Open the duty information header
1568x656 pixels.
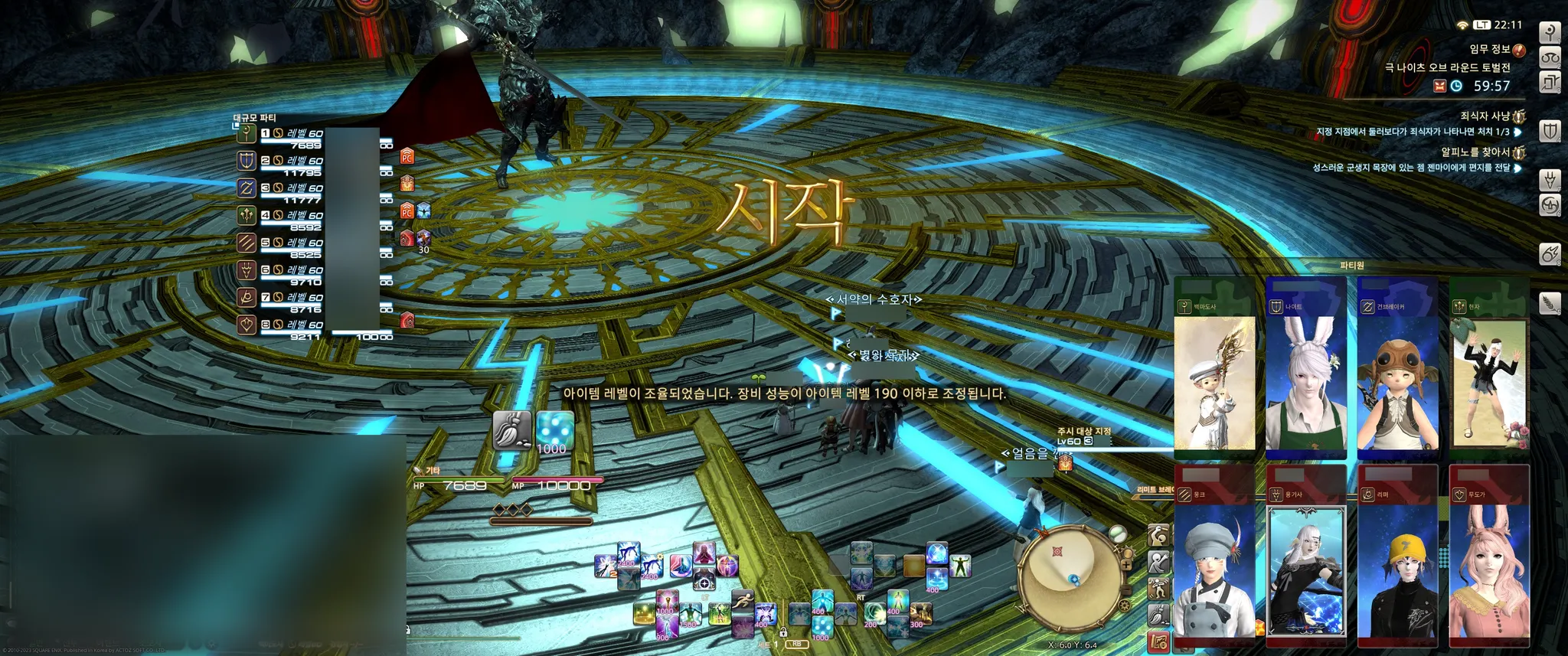pos(1488,49)
